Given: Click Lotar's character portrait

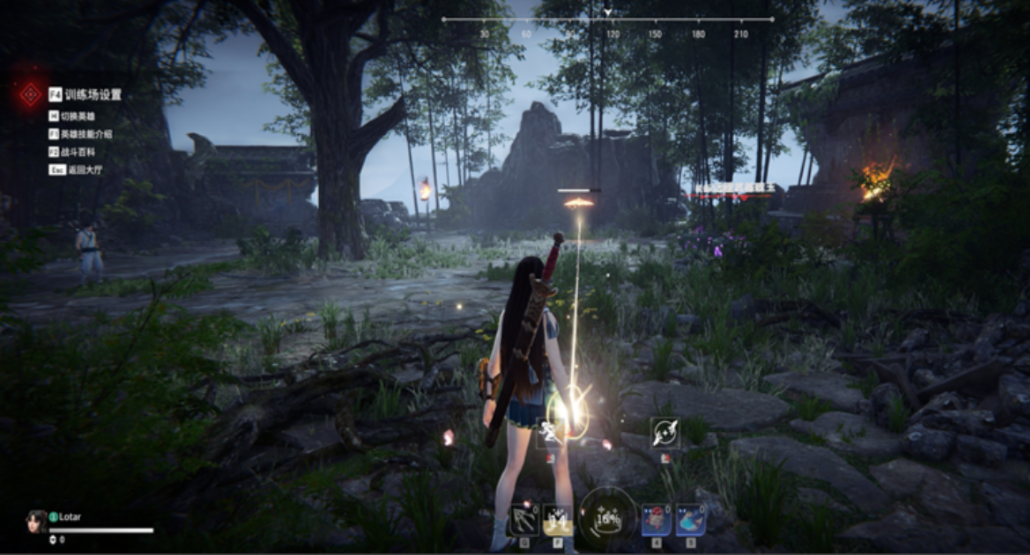Looking at the screenshot, I should click(x=37, y=521).
